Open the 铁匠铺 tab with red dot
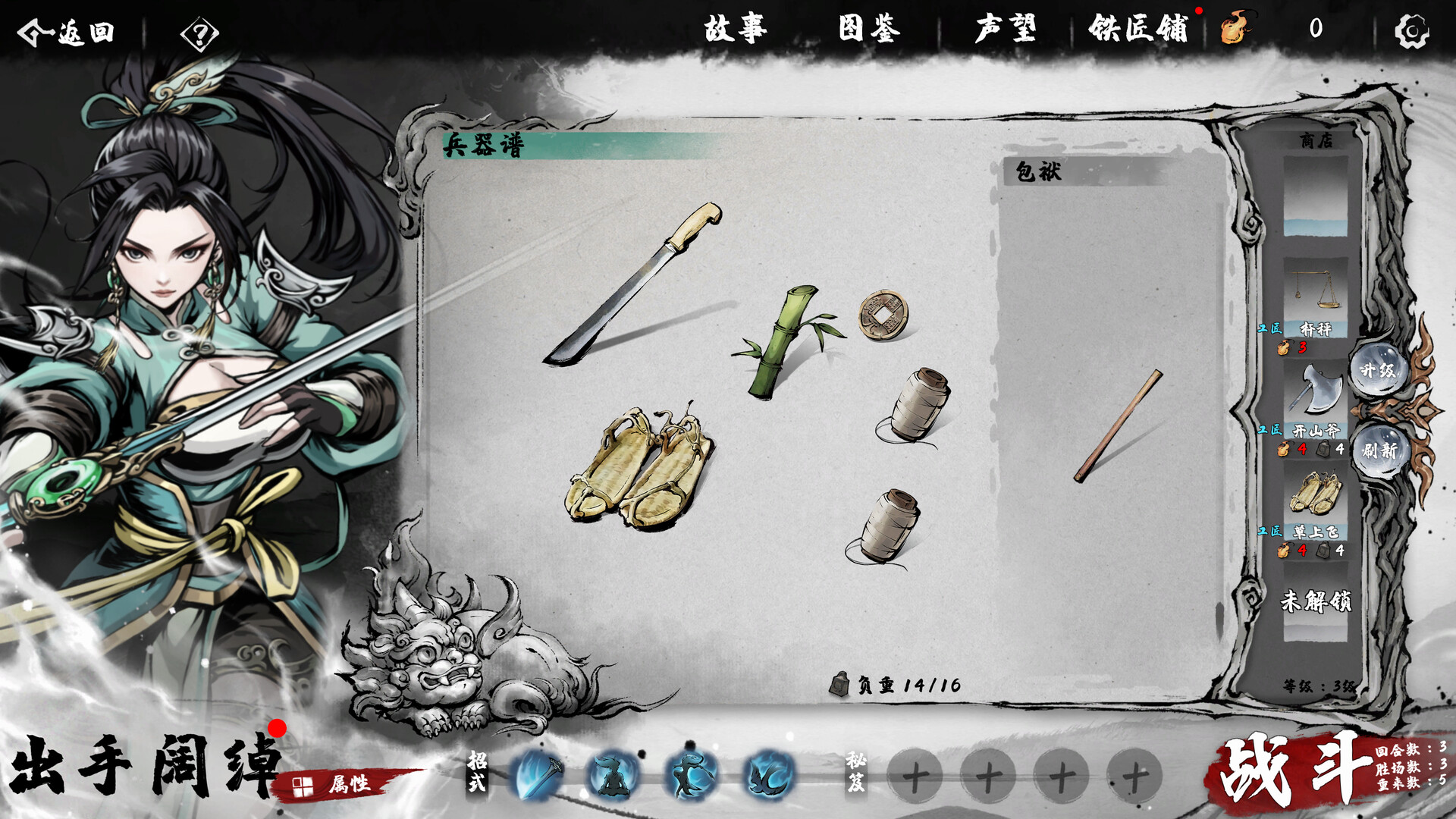 click(1138, 28)
